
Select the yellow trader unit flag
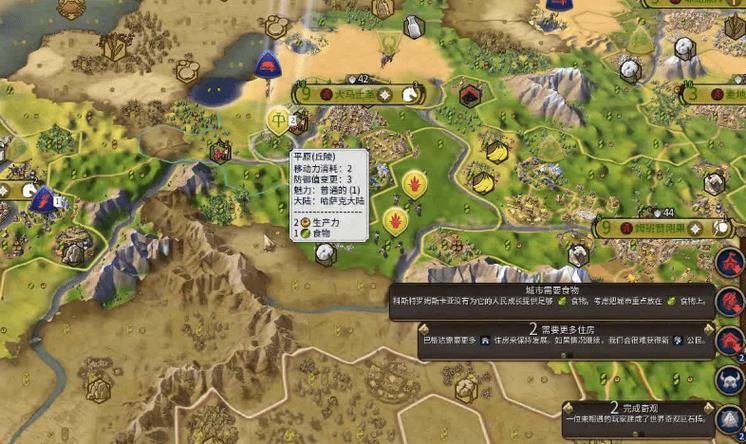[278, 120]
